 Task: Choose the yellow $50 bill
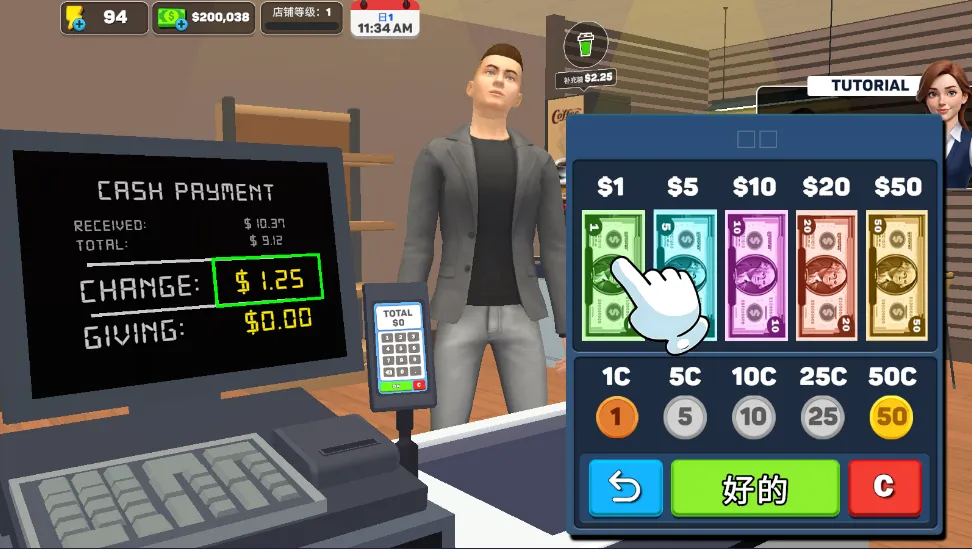pos(897,274)
